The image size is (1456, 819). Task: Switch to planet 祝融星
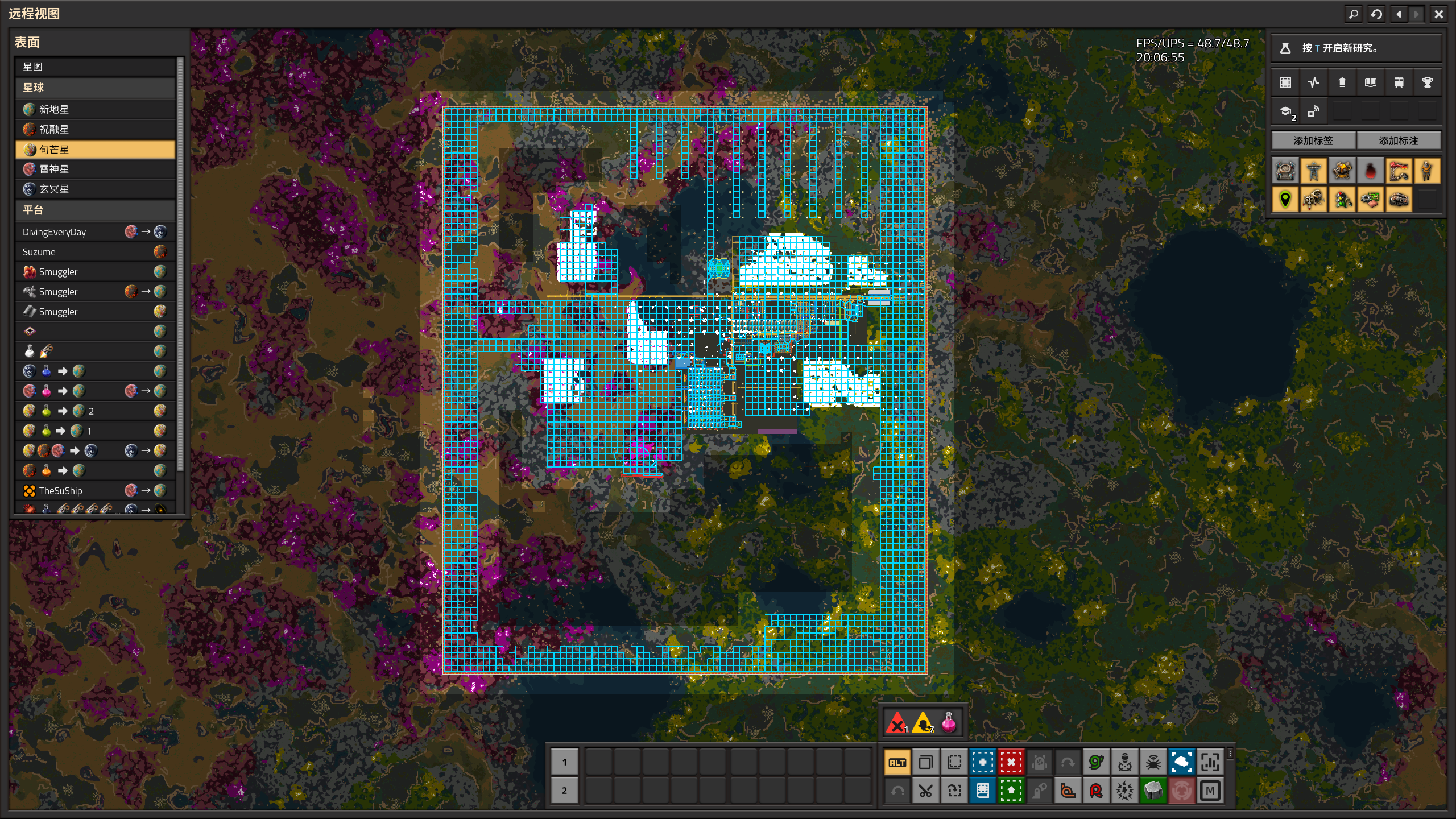coord(95,129)
